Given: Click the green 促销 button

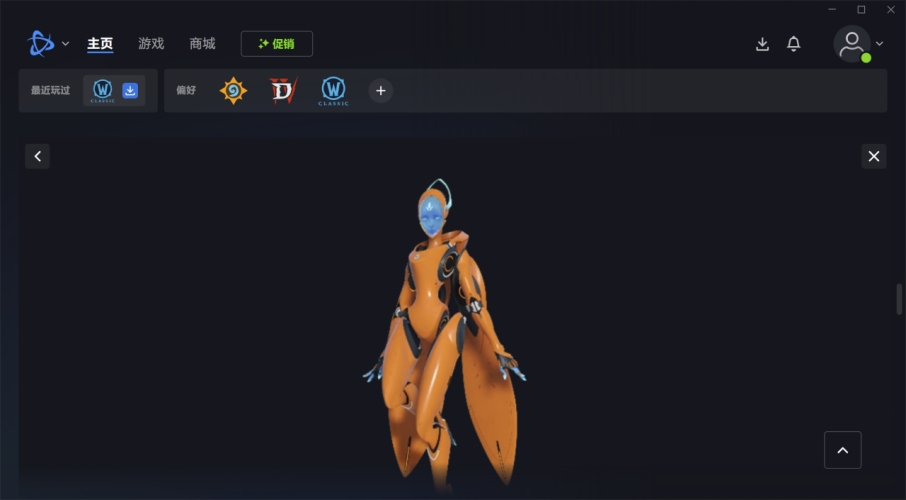Looking at the screenshot, I should pos(276,44).
